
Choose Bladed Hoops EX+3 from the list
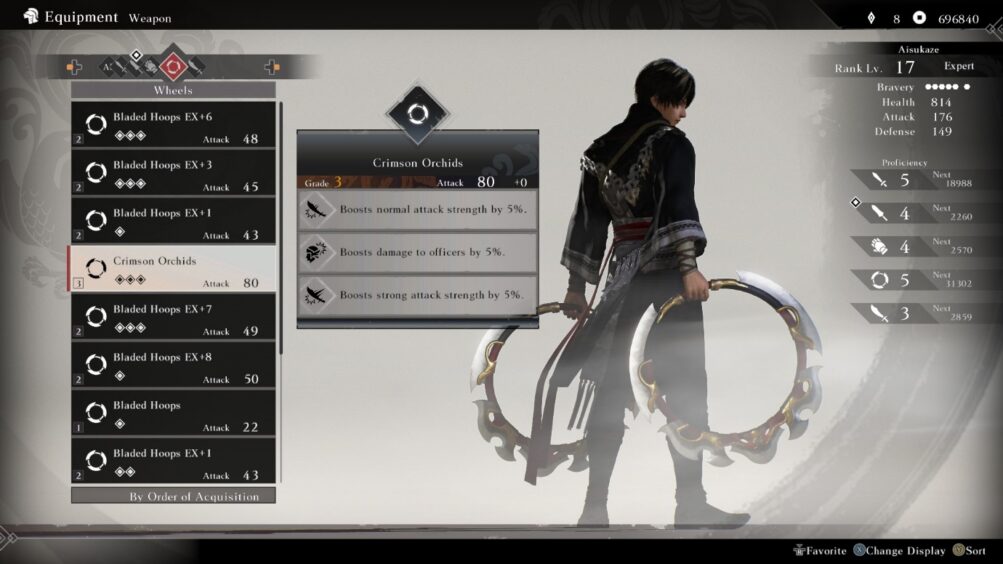point(173,173)
